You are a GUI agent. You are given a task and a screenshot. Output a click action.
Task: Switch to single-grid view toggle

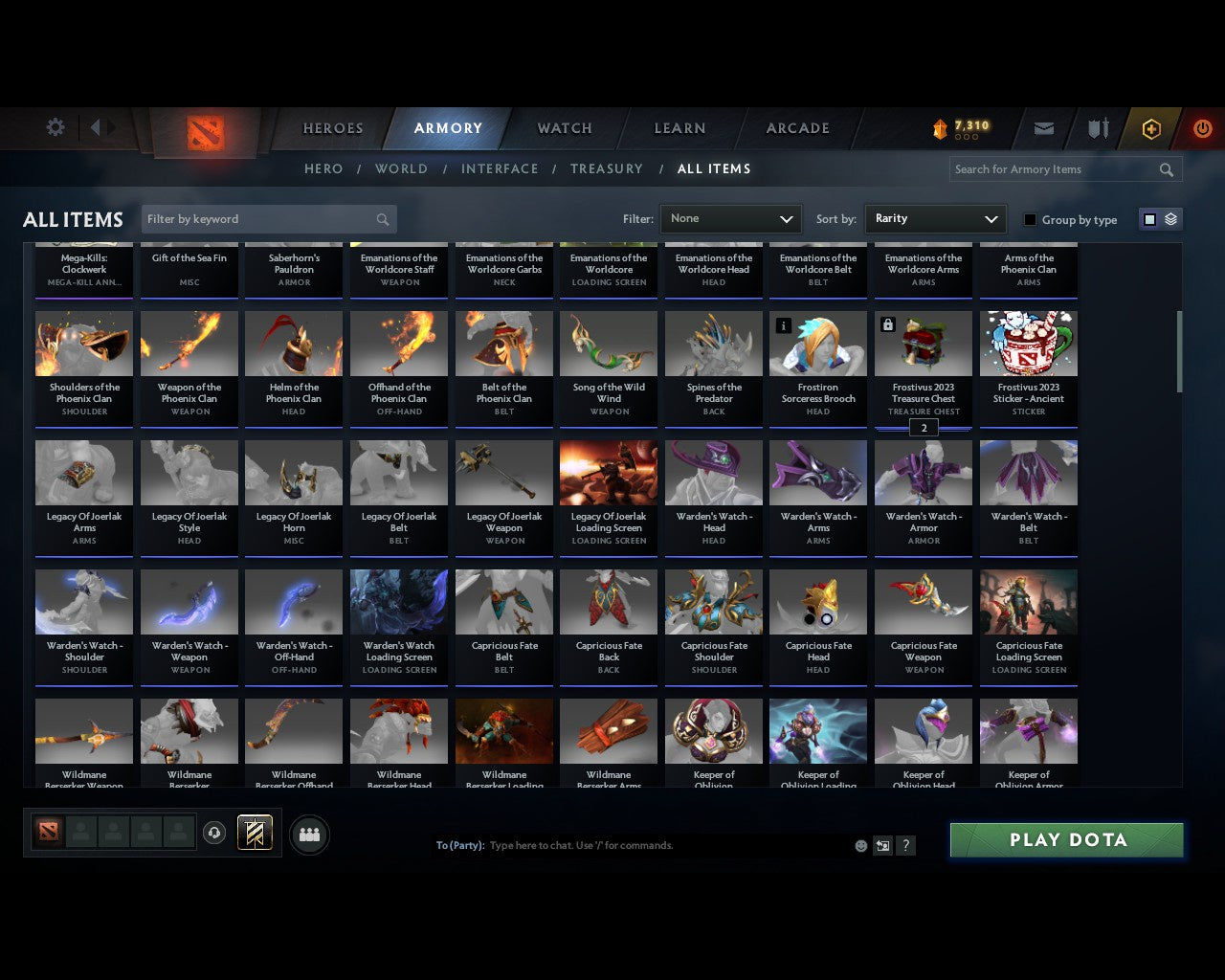click(1148, 218)
